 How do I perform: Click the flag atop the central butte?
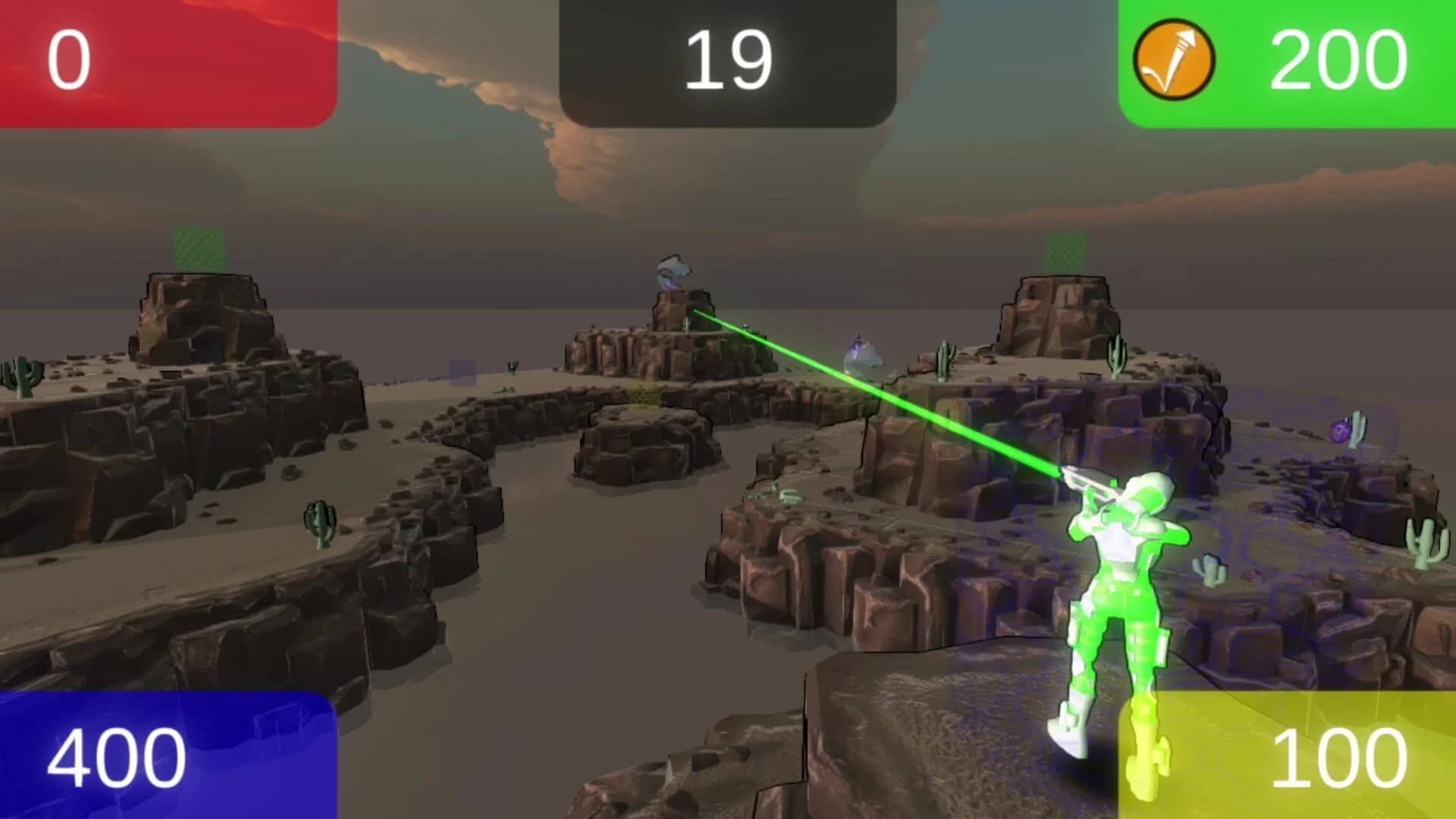(x=675, y=269)
